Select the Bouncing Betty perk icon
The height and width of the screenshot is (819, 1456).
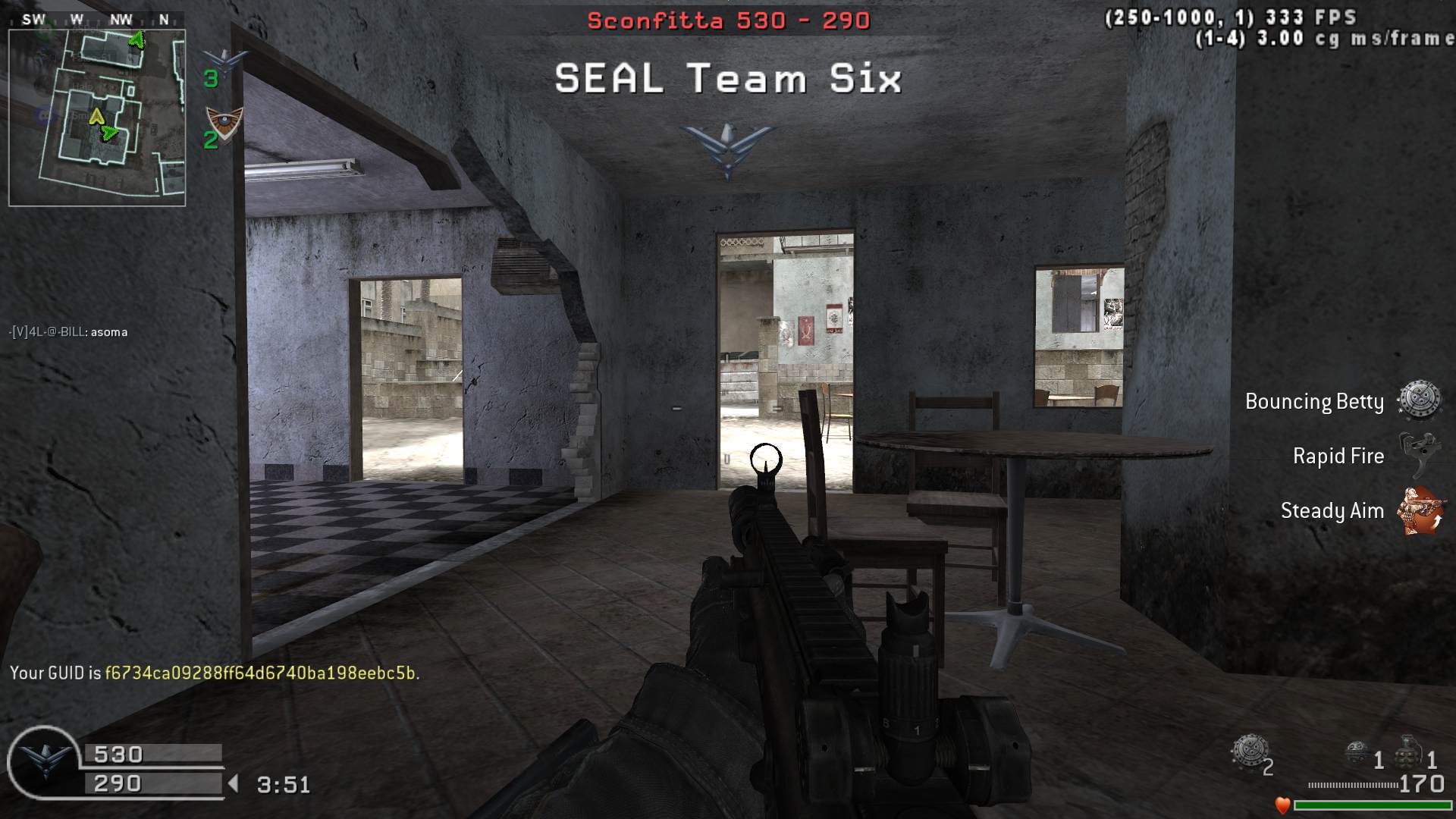pos(1419,400)
